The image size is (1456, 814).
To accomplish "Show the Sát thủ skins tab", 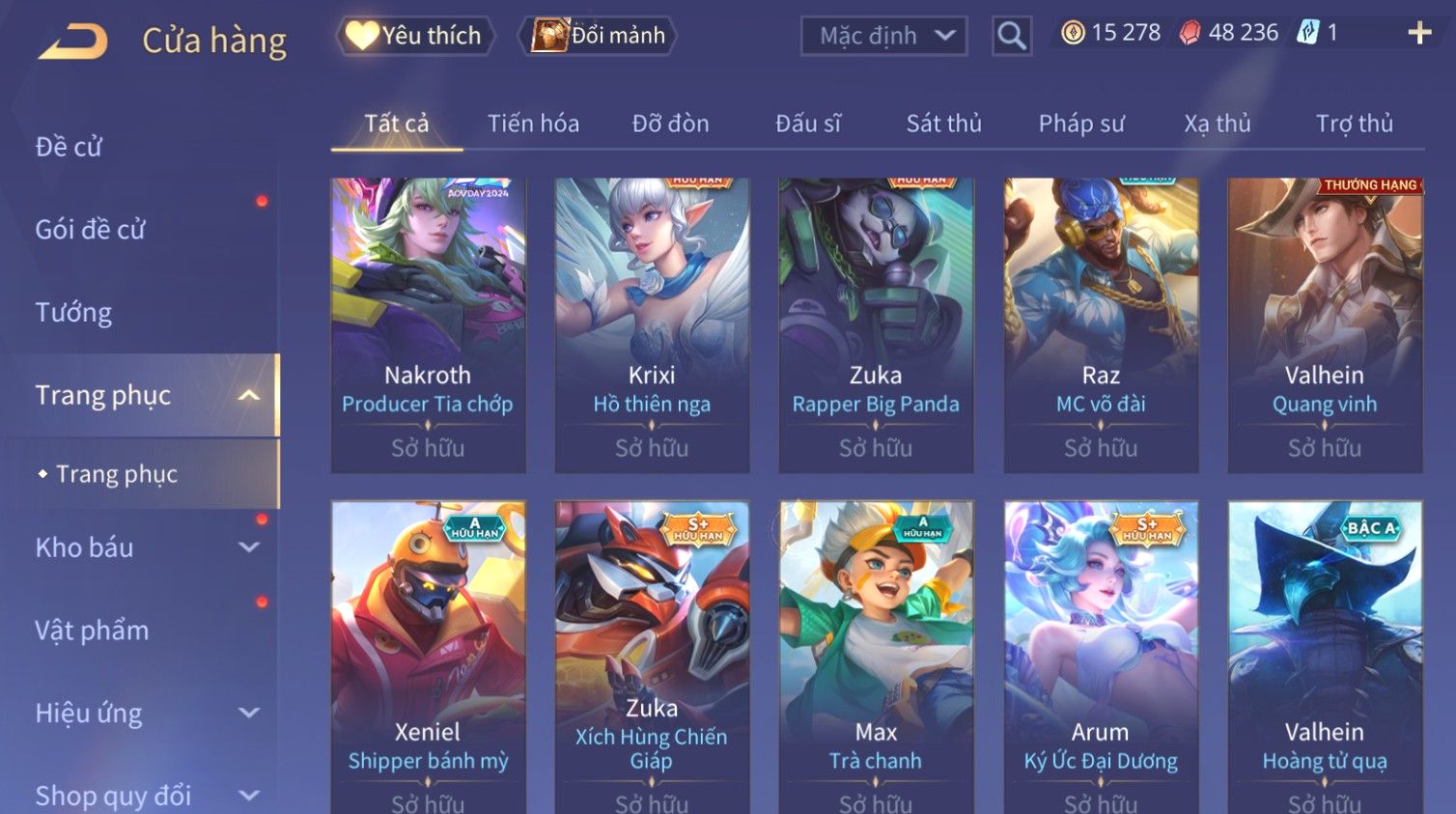I will pos(943,124).
